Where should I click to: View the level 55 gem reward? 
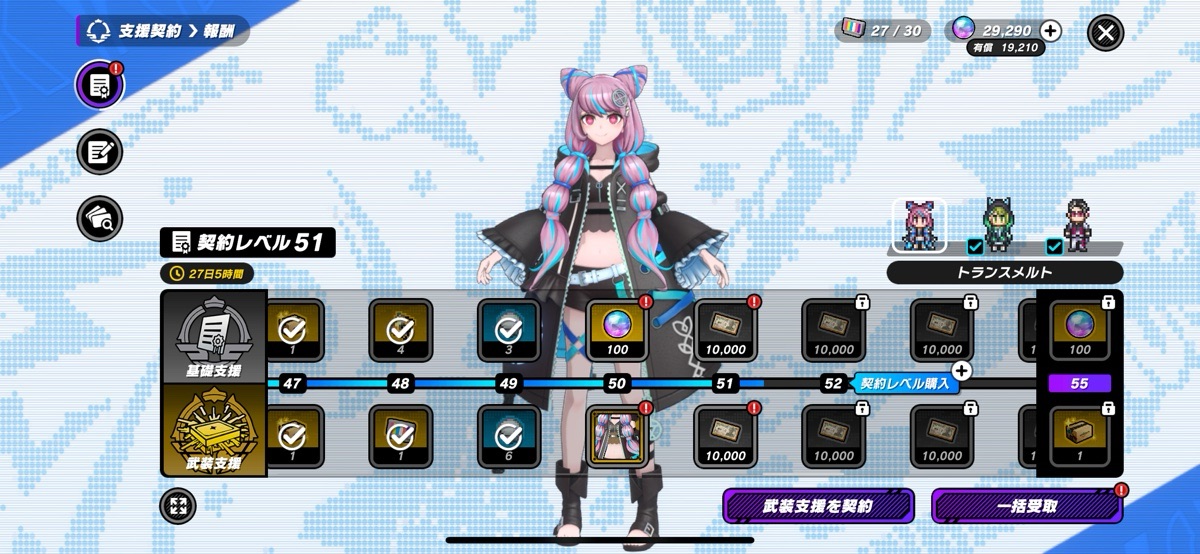[x=1079, y=330]
